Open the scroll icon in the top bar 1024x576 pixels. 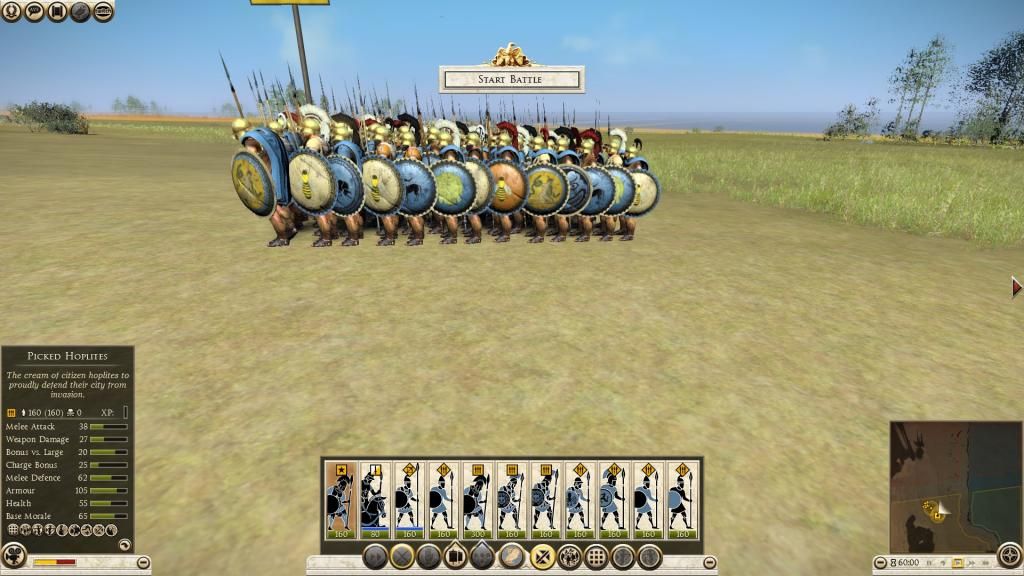(x=57, y=12)
